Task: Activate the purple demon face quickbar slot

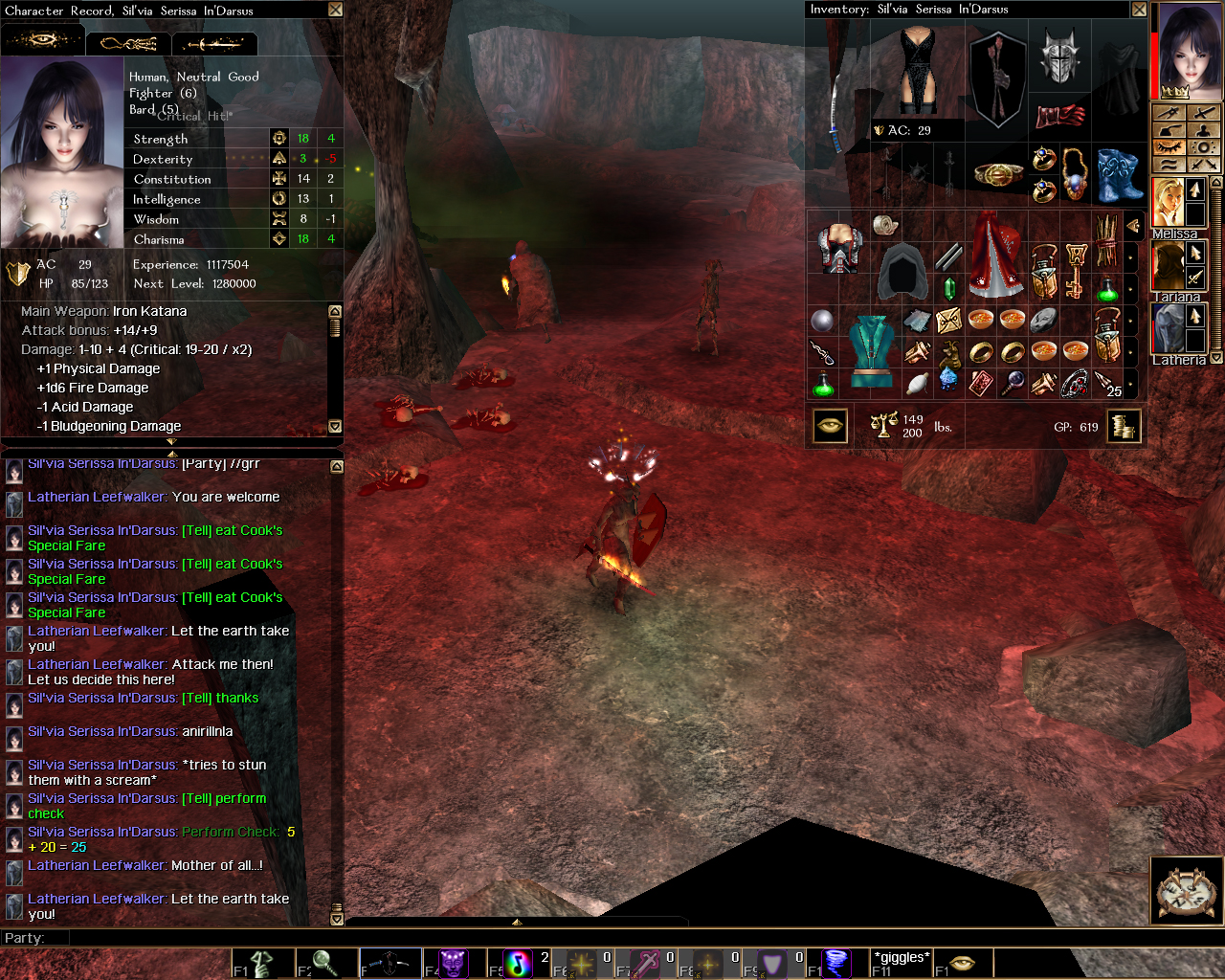Action: (x=453, y=963)
